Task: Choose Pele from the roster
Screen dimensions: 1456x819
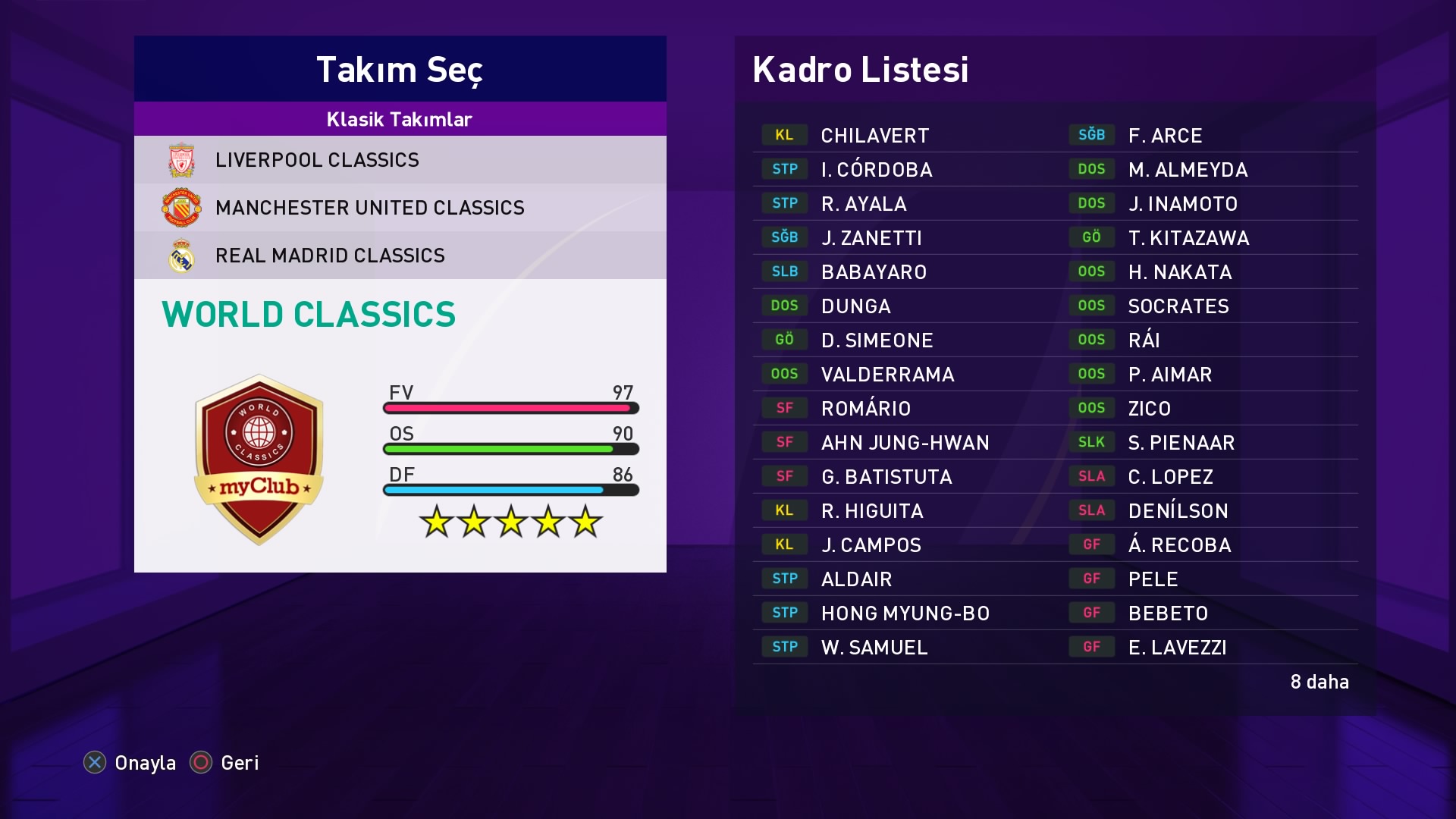Action: [1153, 579]
